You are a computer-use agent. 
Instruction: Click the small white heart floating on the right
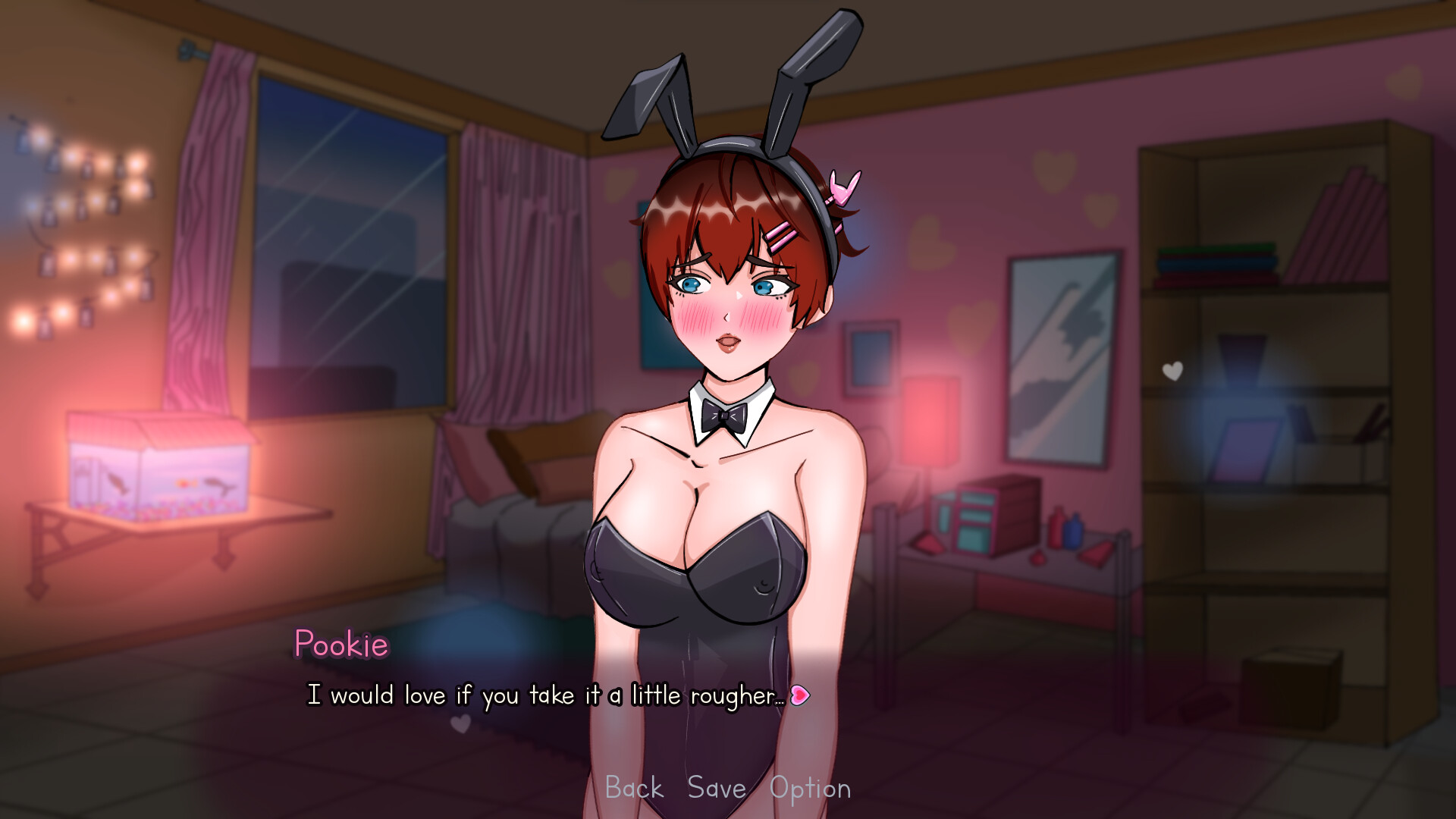[x=1172, y=370]
